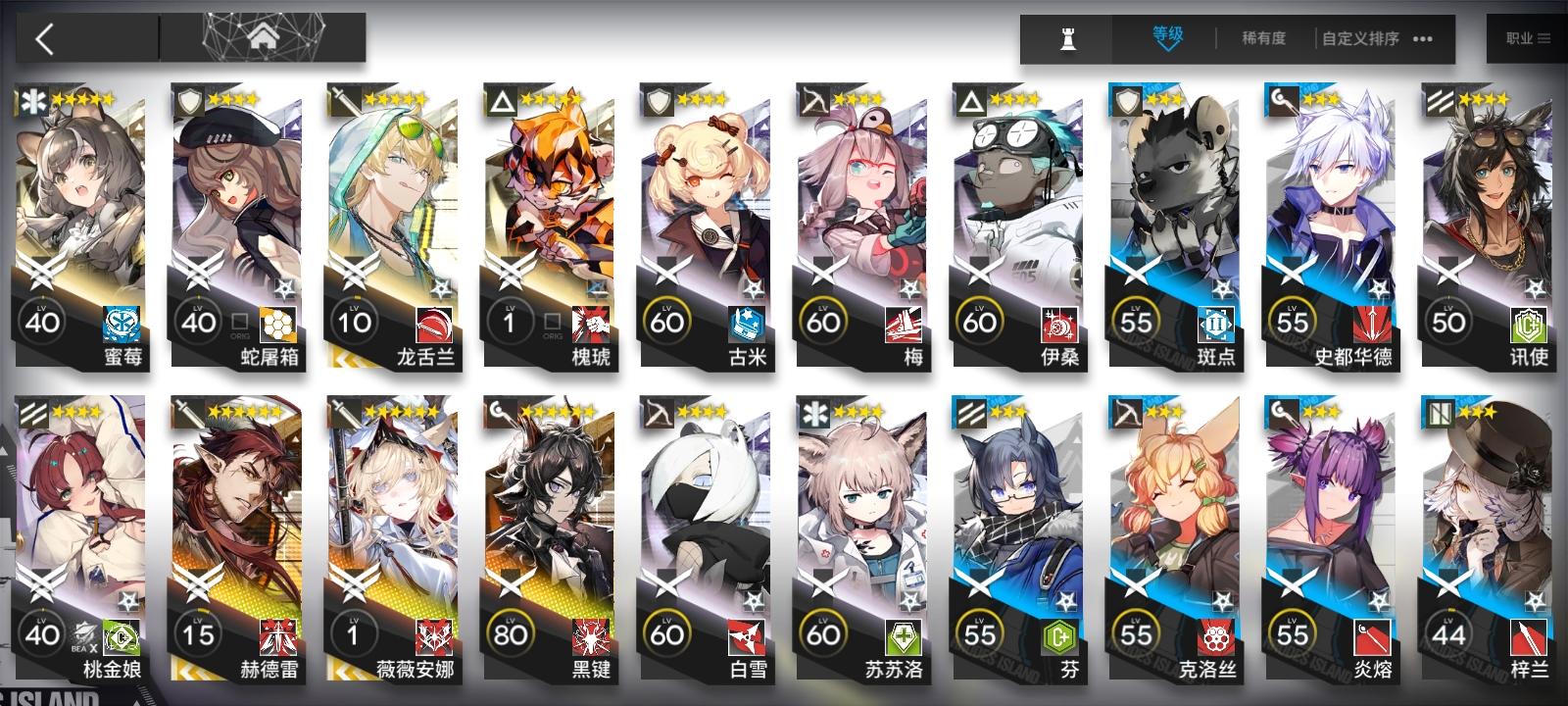
Task: Open the ellipsis sorting options menu
Action: click(1424, 38)
